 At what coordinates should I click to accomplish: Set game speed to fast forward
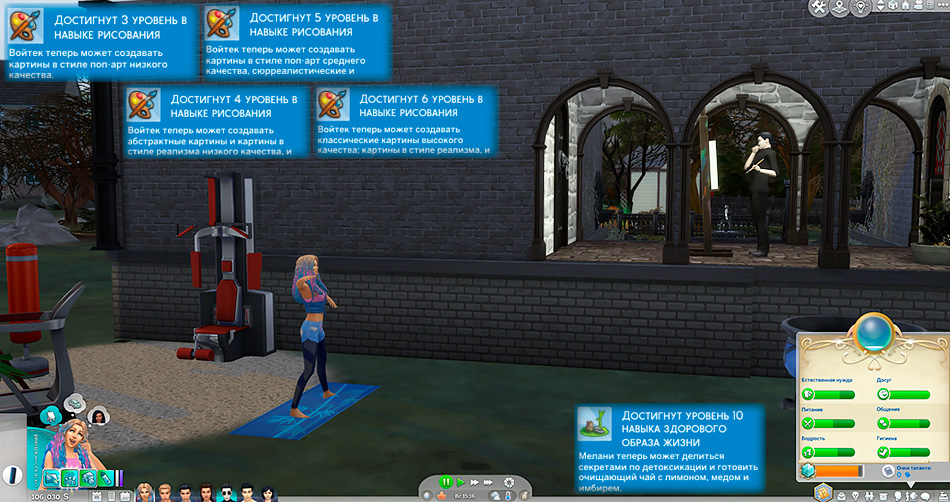(x=474, y=482)
